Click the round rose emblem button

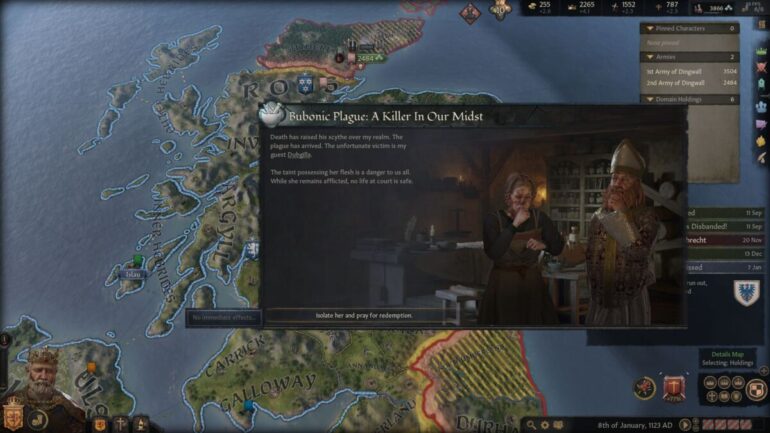pyautogui.click(x=644, y=387)
